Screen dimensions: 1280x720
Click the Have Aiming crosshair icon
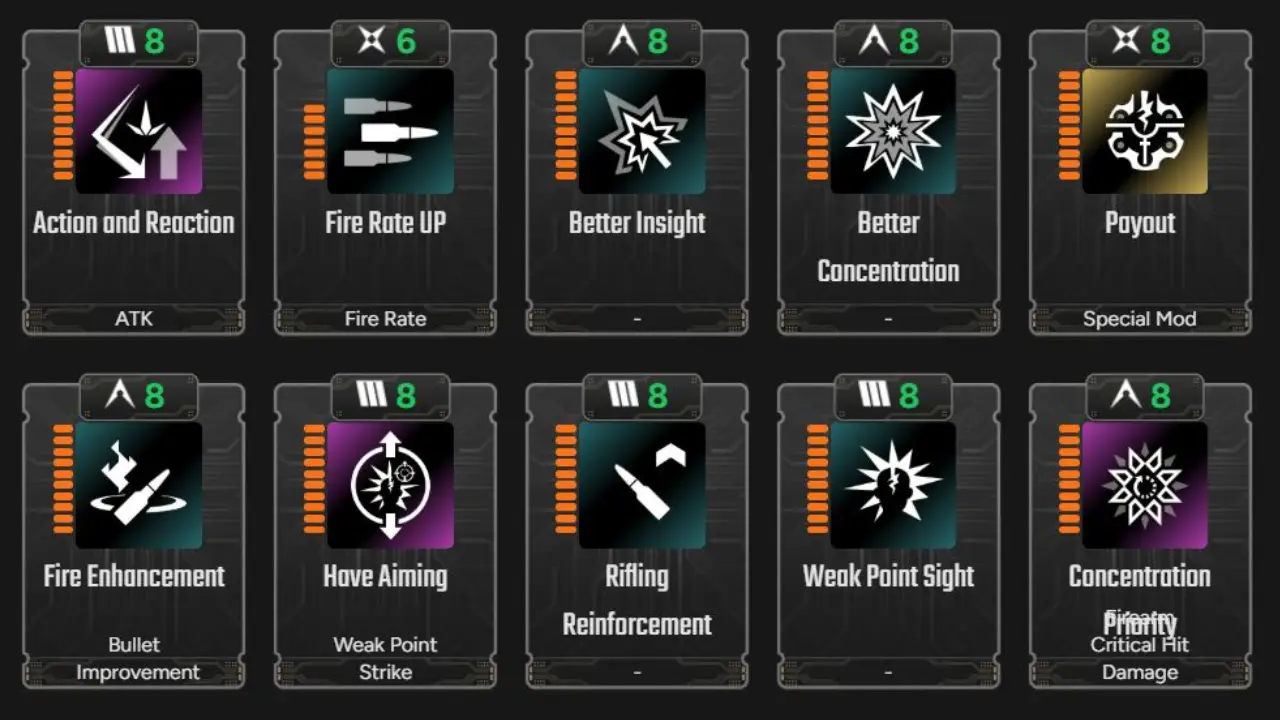pyautogui.click(x=388, y=485)
